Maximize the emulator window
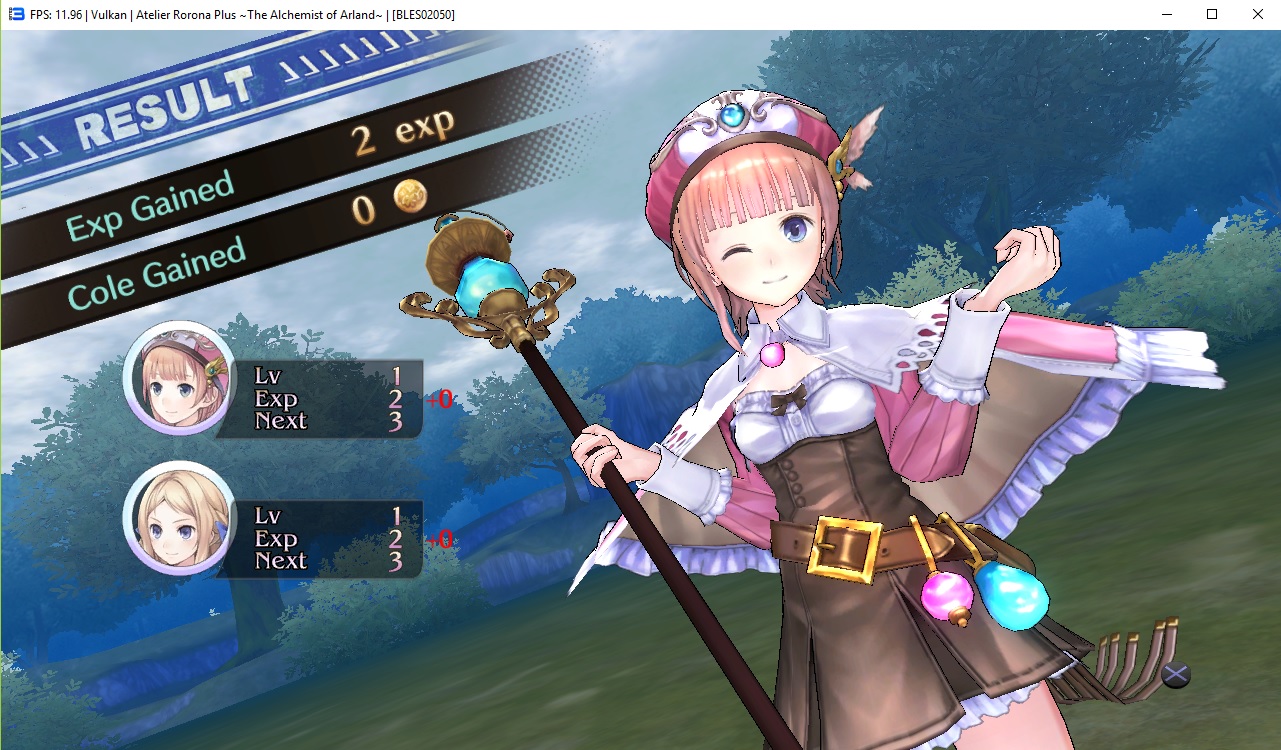 (1212, 14)
